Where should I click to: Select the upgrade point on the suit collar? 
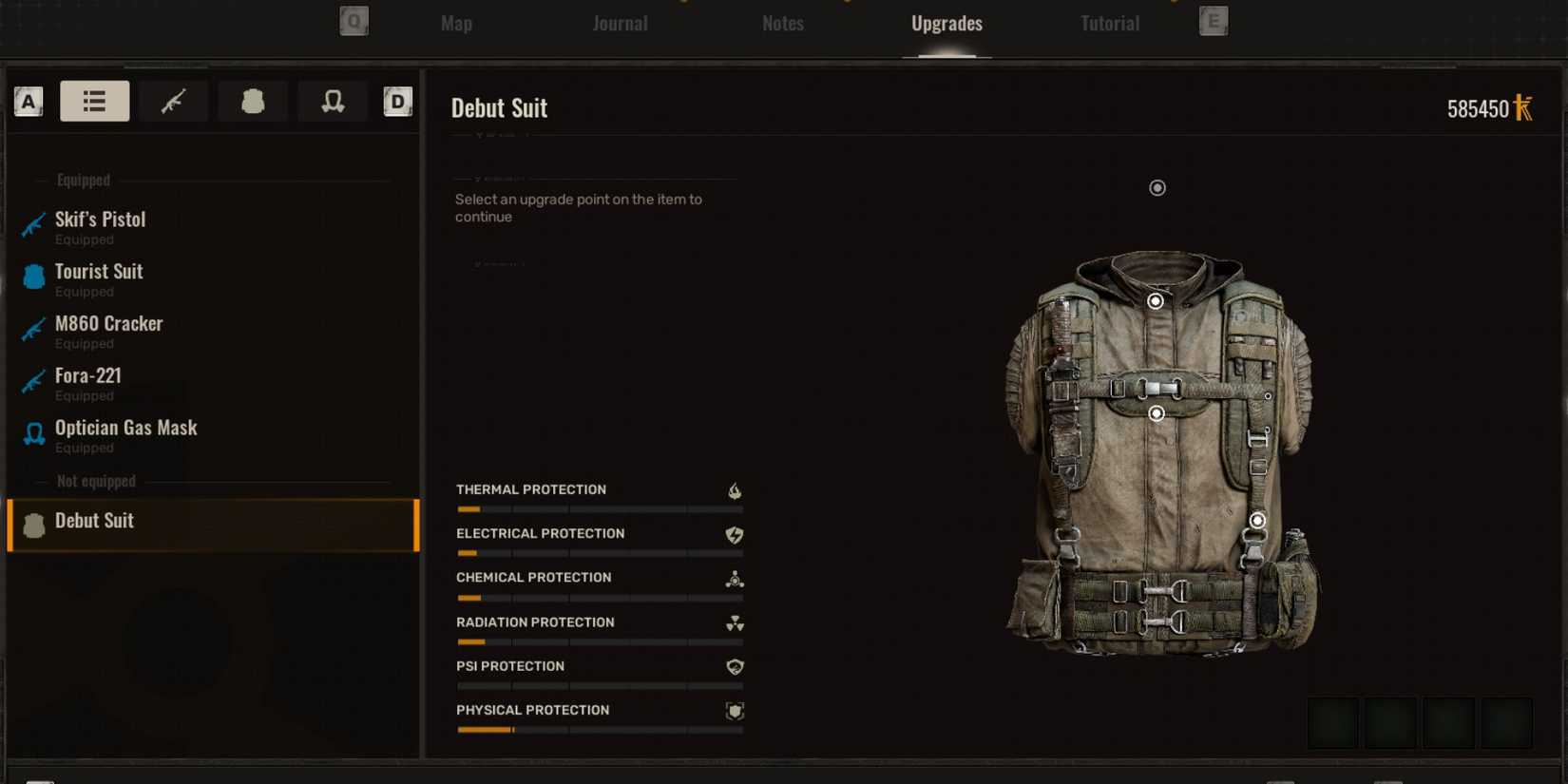1156,301
